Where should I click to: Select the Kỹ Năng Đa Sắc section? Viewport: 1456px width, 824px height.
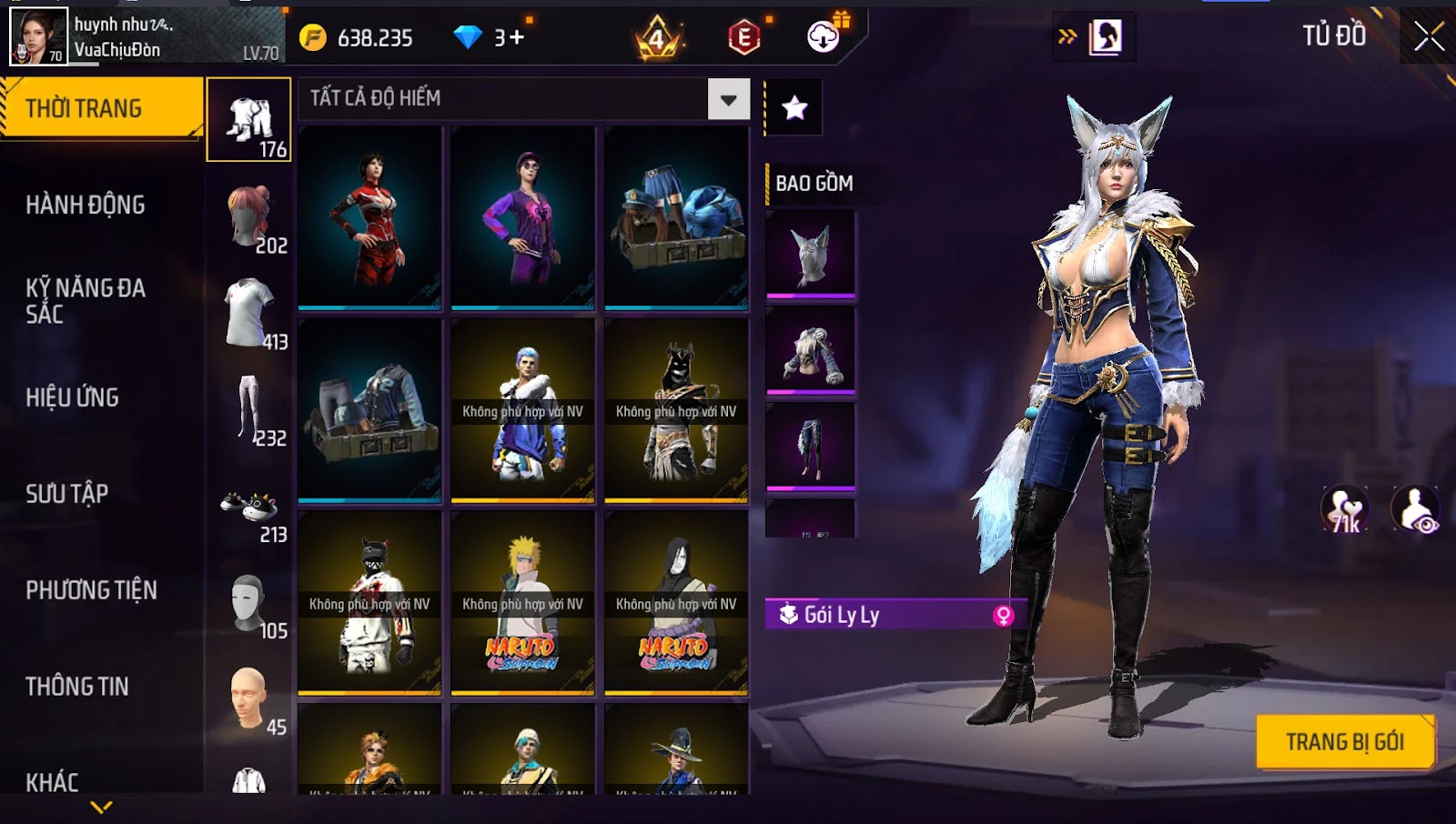[86, 300]
